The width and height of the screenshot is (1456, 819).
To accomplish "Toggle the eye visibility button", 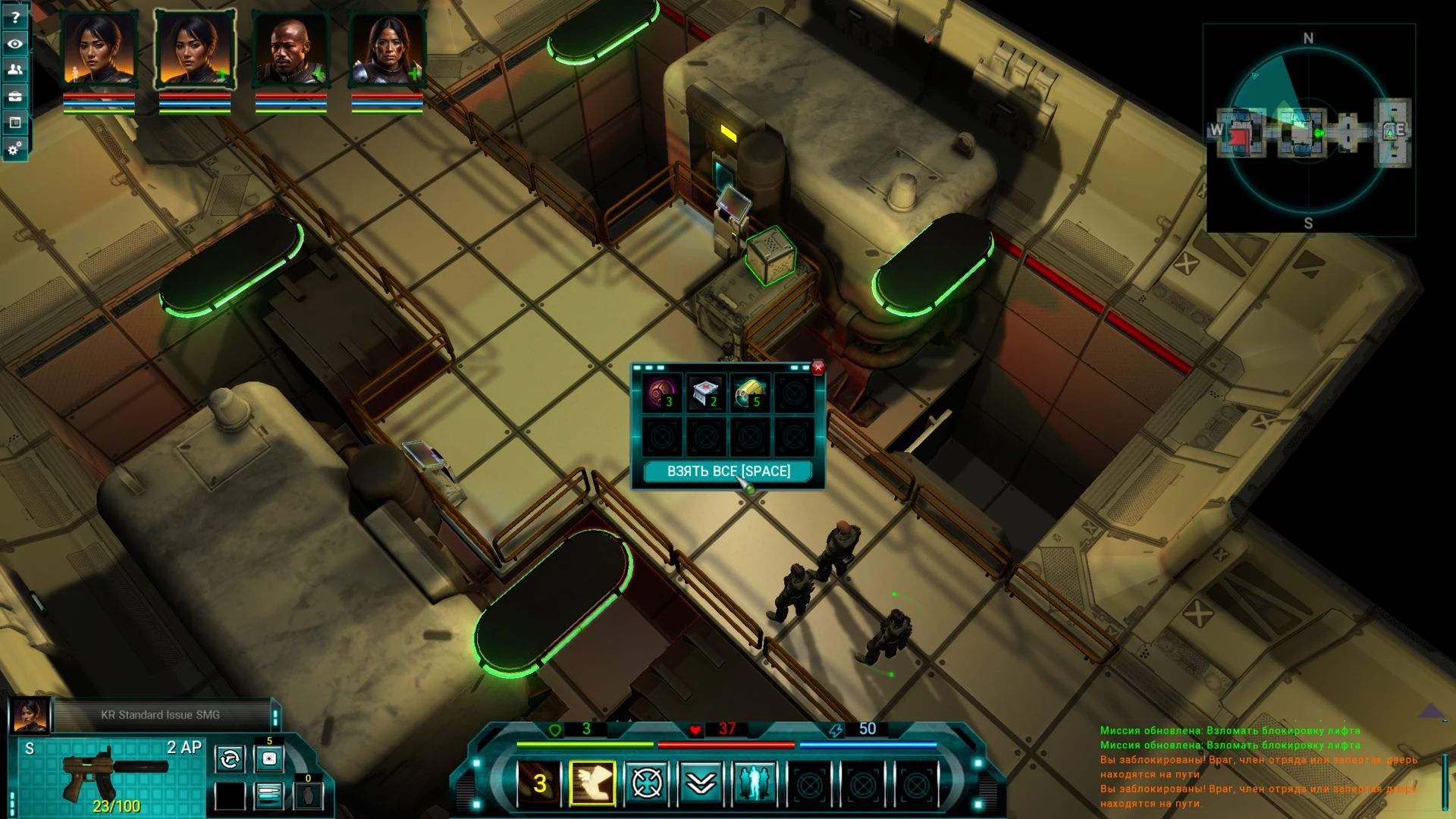I will (x=15, y=43).
